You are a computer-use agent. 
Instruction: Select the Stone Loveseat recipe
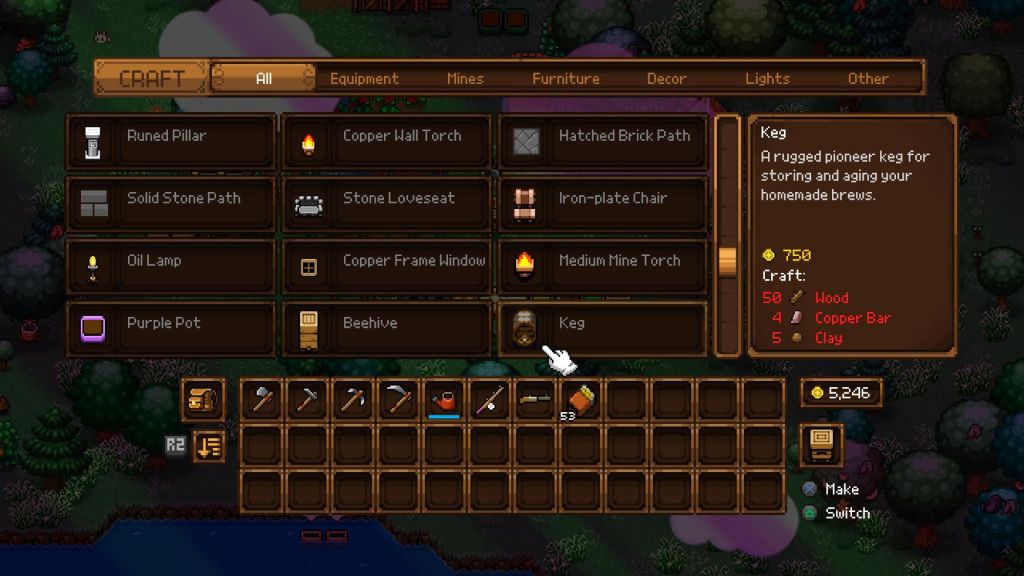[x=387, y=204]
